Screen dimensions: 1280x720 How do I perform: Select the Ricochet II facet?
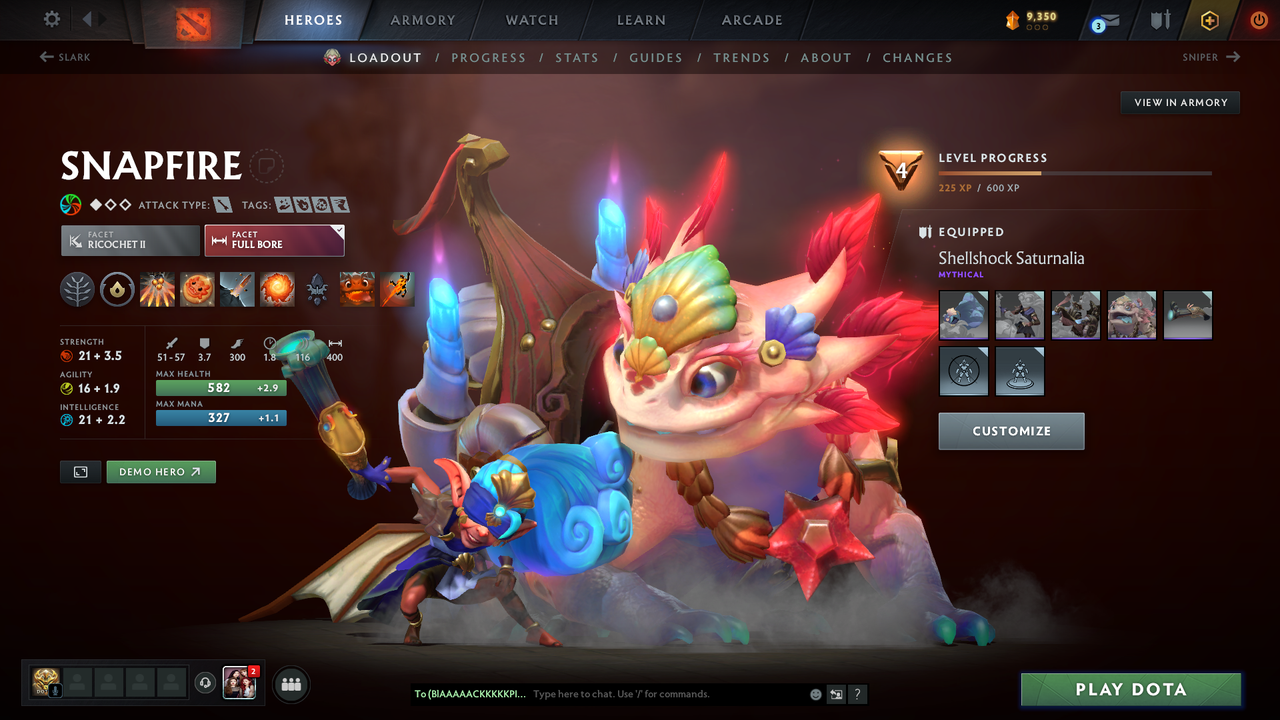(129, 240)
